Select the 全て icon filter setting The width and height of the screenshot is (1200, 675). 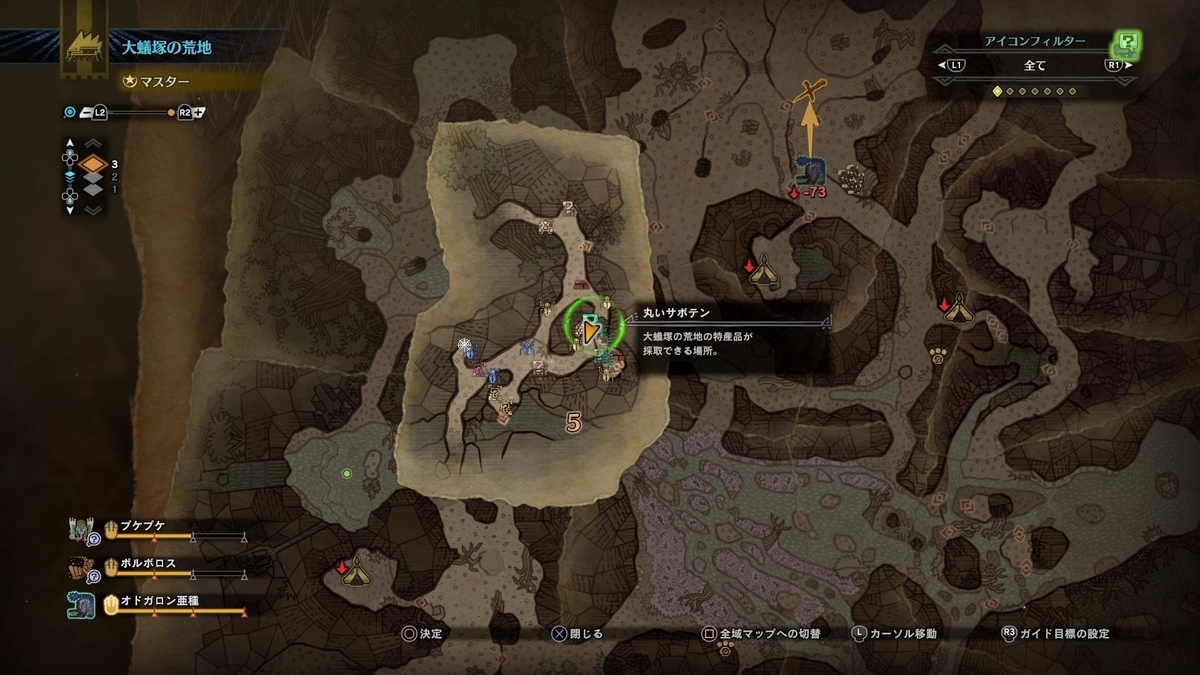[1035, 66]
